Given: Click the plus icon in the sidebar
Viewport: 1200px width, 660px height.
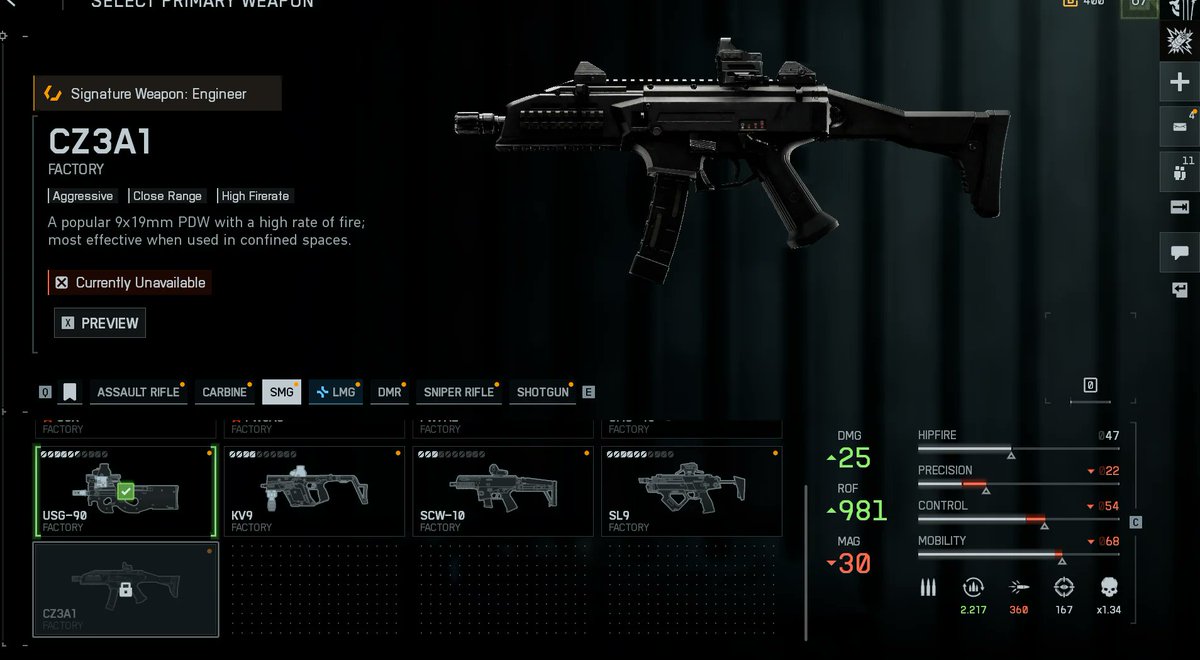Looking at the screenshot, I should pyautogui.click(x=1179, y=83).
